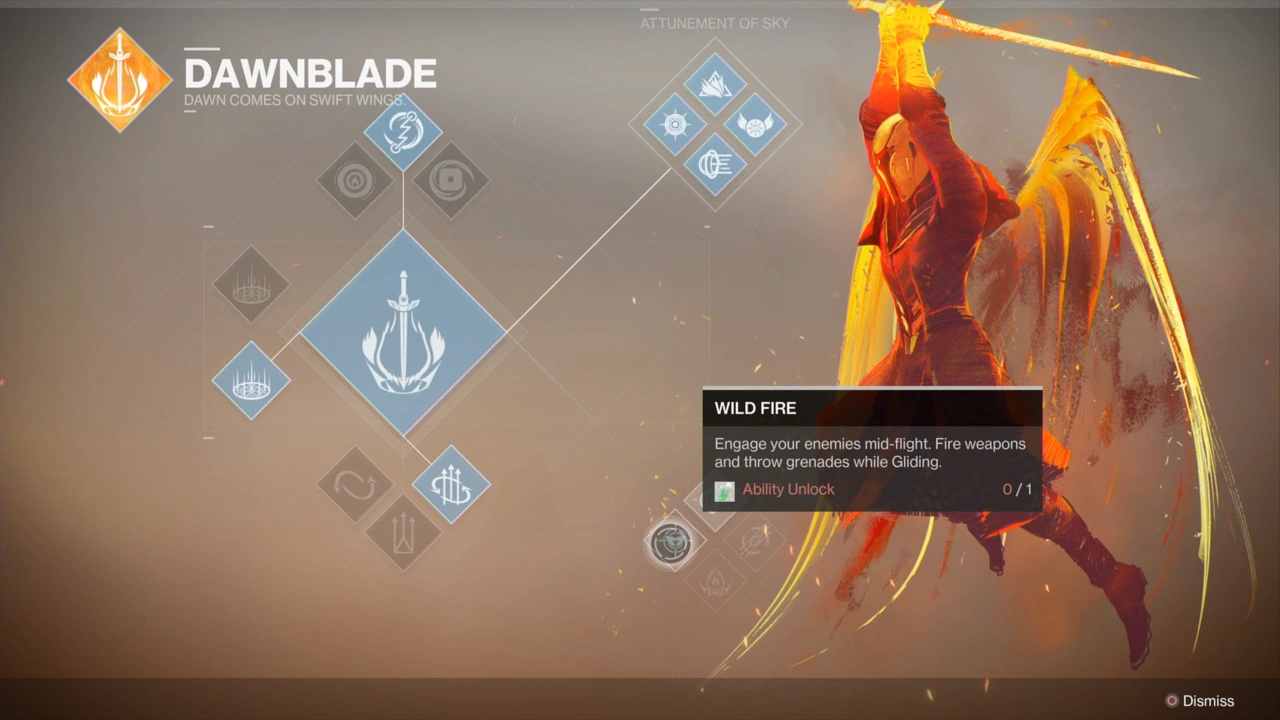Click the Dawnblade subclass emblem
The image size is (1280, 720).
[119, 76]
